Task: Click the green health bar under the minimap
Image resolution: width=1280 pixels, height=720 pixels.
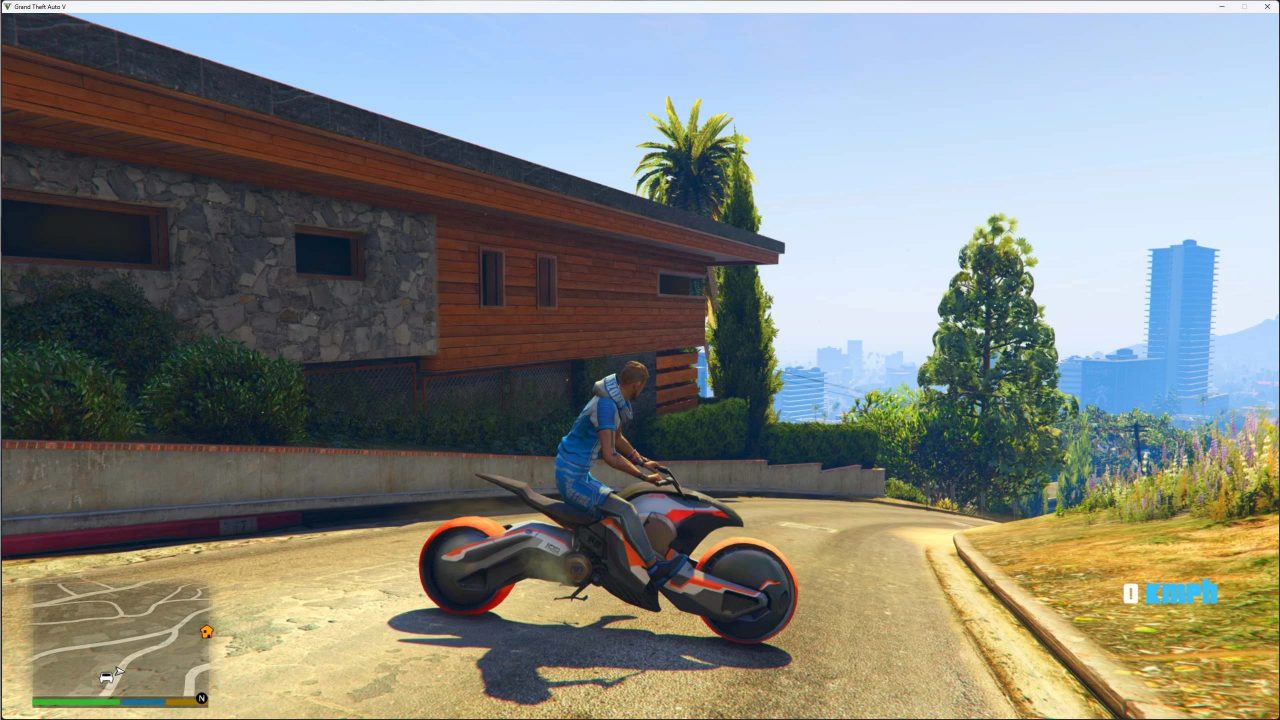Action: click(x=75, y=702)
